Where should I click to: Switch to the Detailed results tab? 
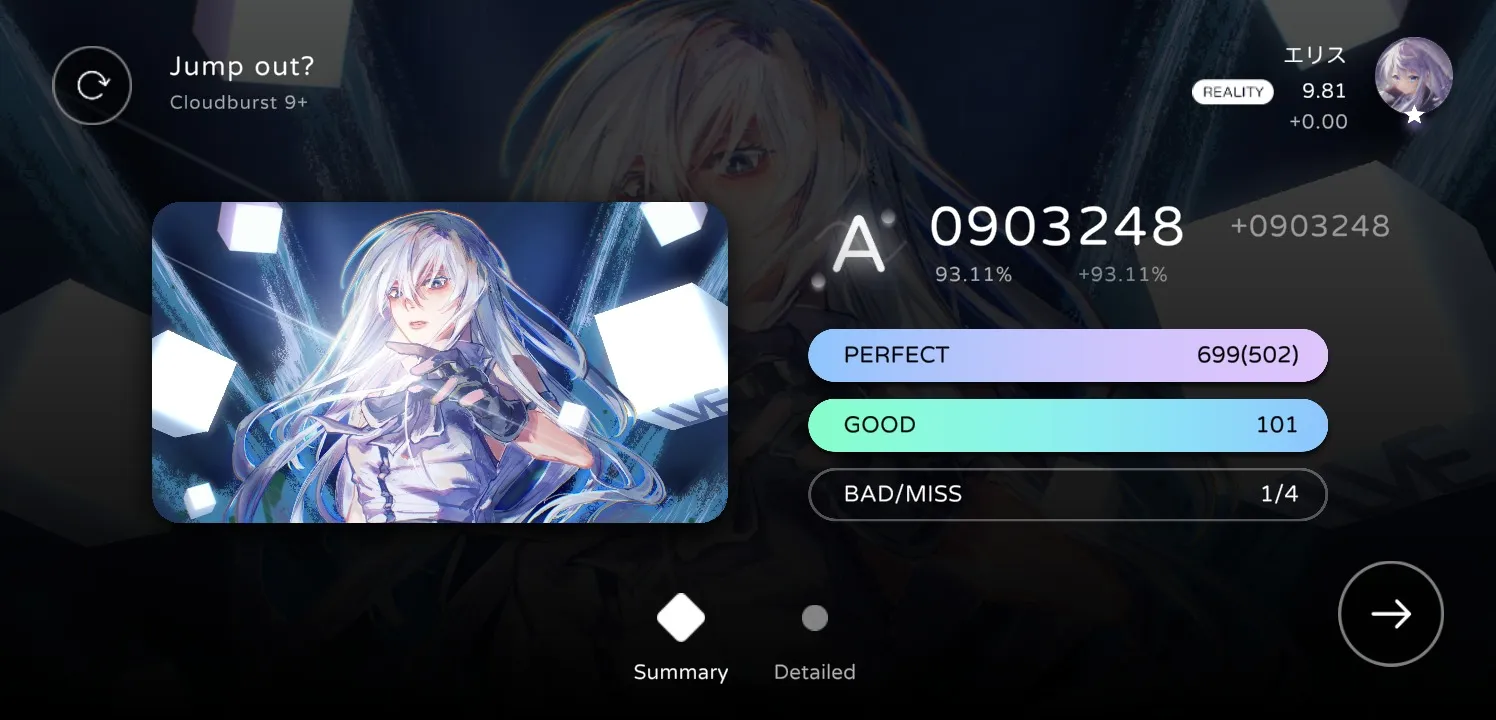point(814,640)
